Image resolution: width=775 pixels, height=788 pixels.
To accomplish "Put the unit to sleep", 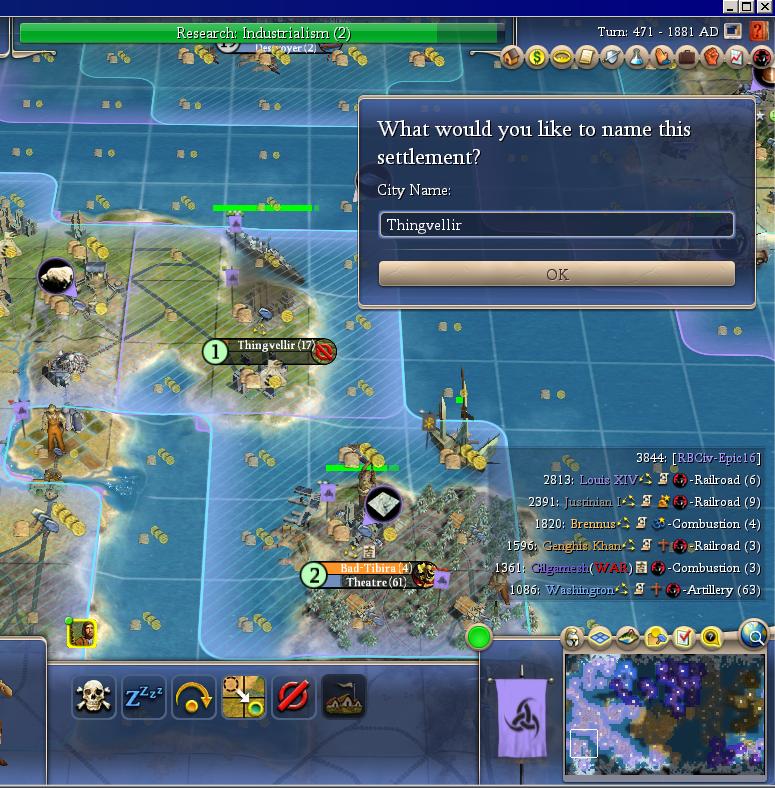I will pyautogui.click(x=143, y=697).
